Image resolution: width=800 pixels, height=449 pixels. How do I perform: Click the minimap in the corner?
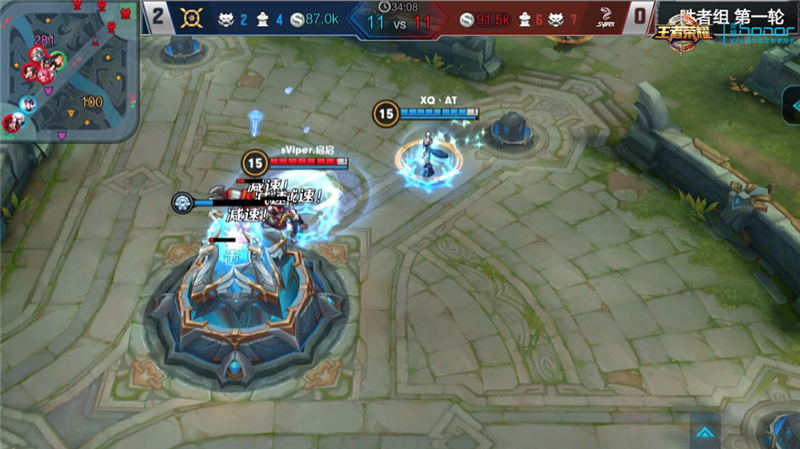click(66, 72)
